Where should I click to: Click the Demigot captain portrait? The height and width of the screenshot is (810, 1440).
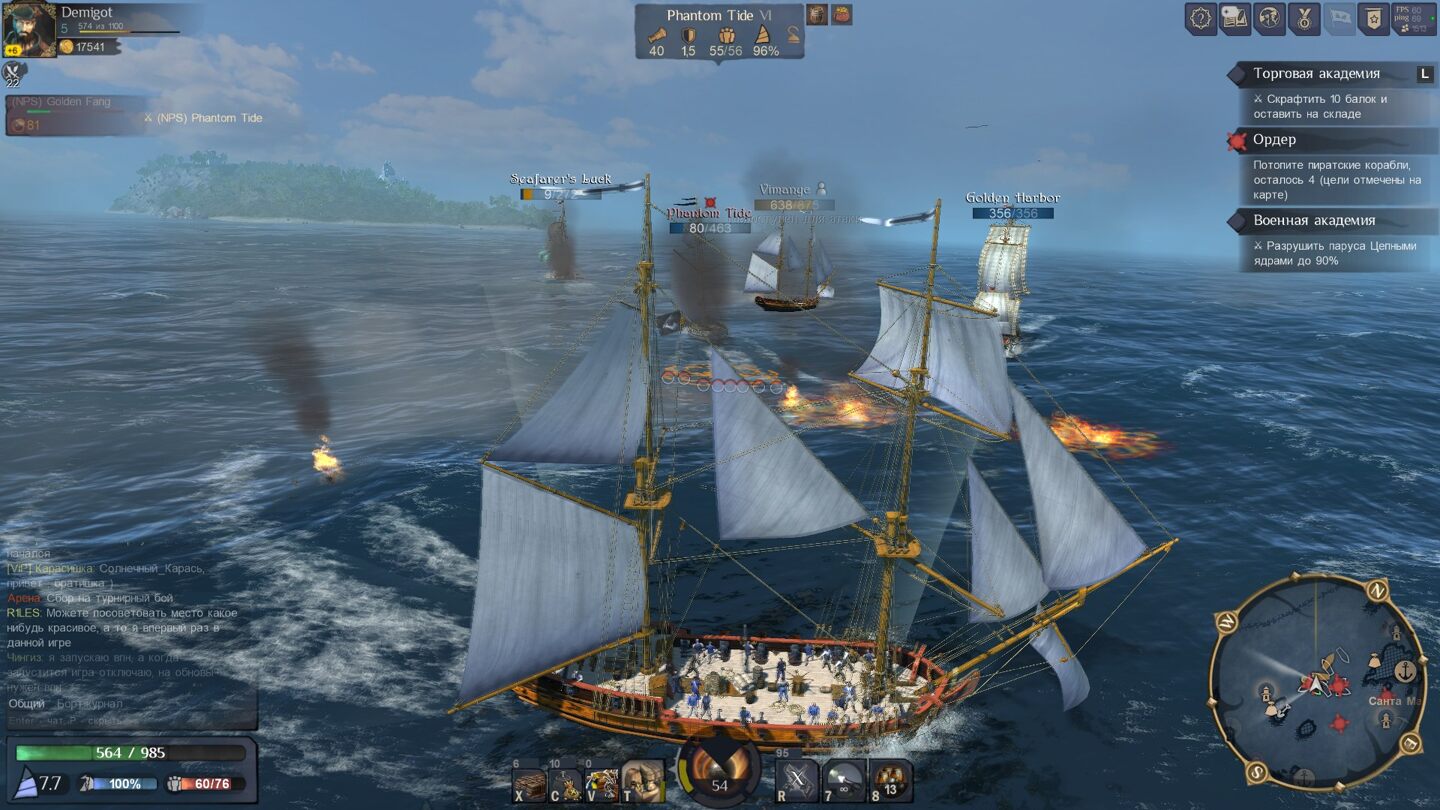tap(29, 30)
